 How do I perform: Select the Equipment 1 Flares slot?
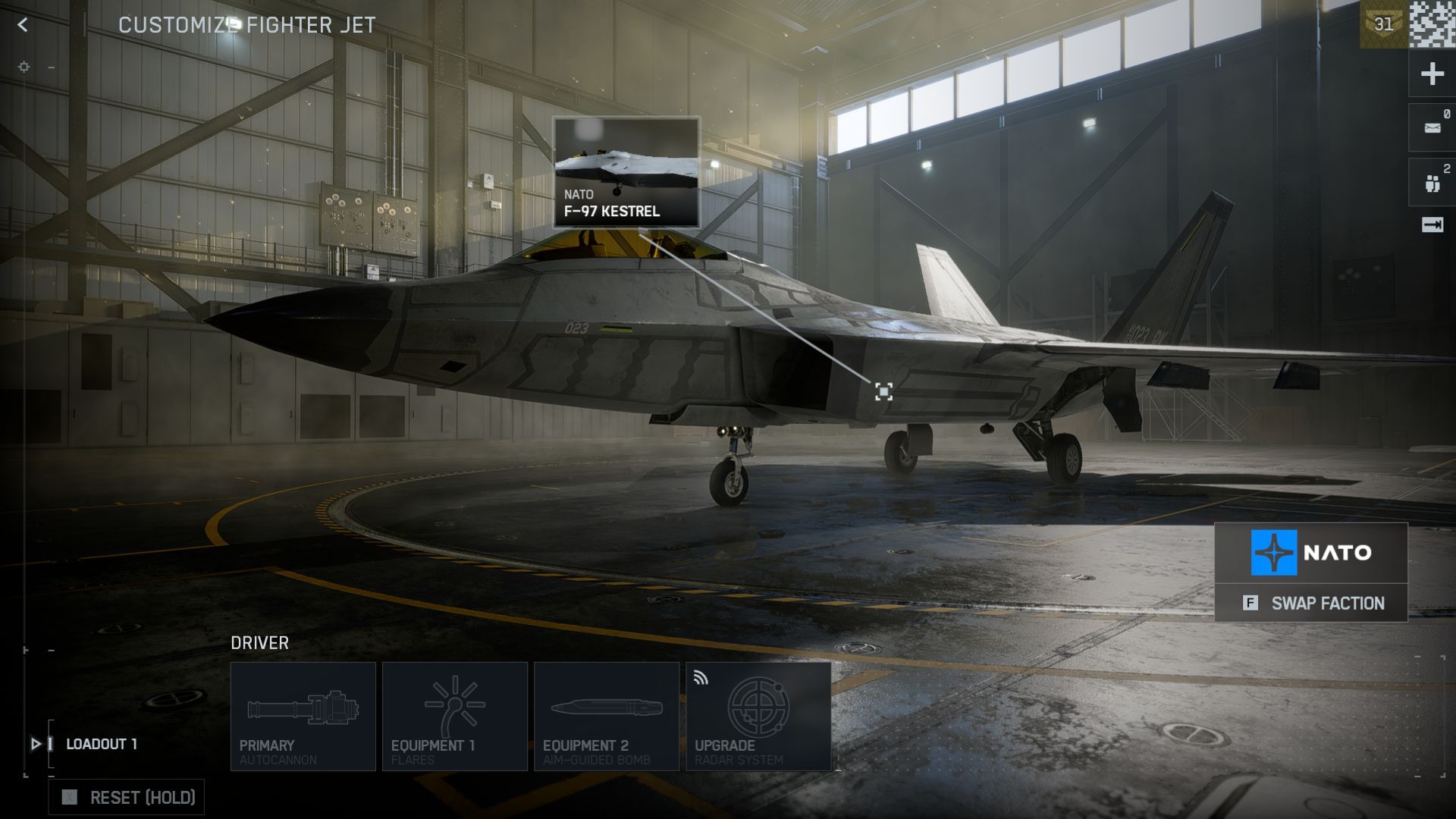coord(455,717)
